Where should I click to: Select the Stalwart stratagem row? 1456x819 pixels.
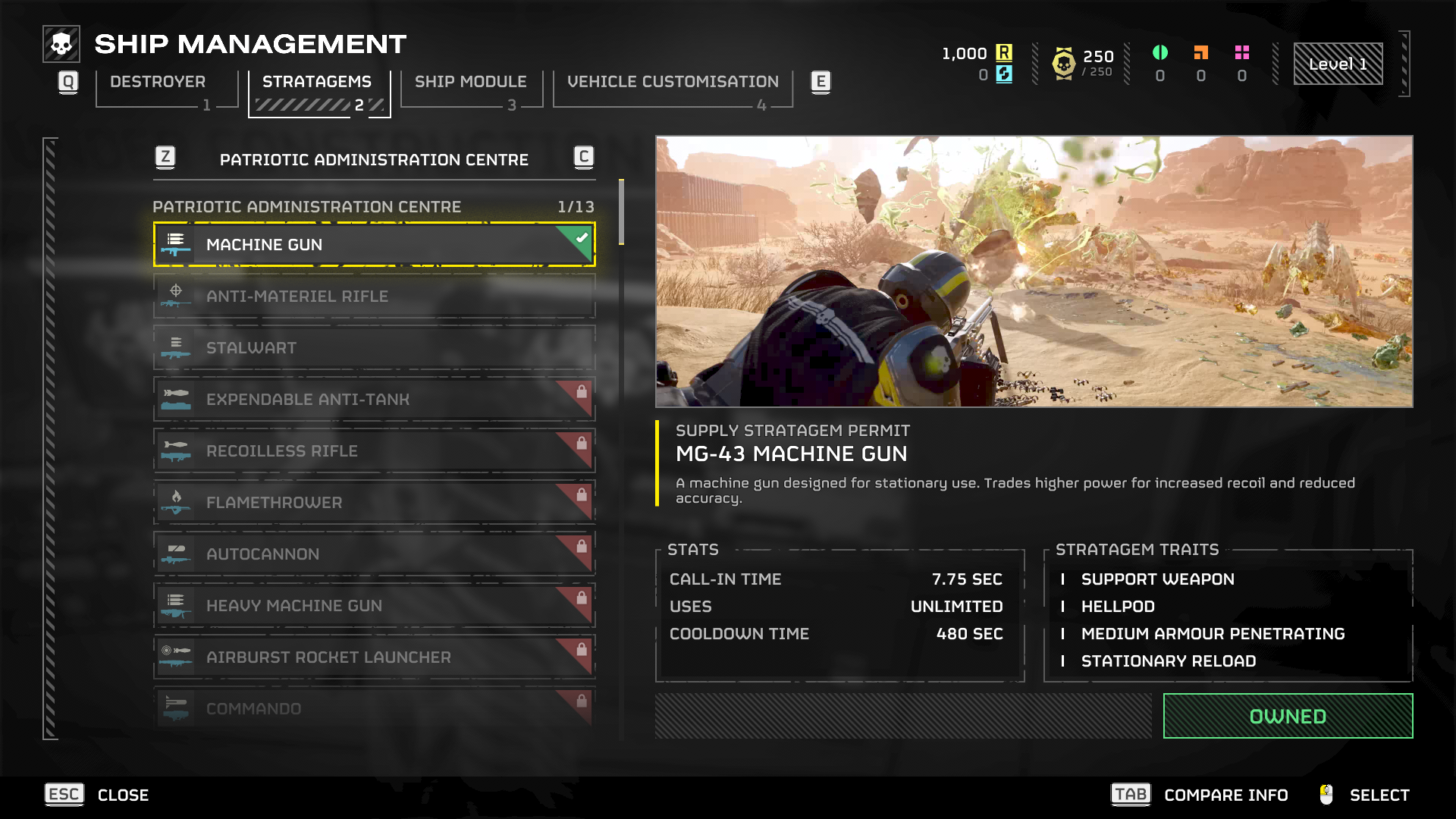click(x=374, y=348)
